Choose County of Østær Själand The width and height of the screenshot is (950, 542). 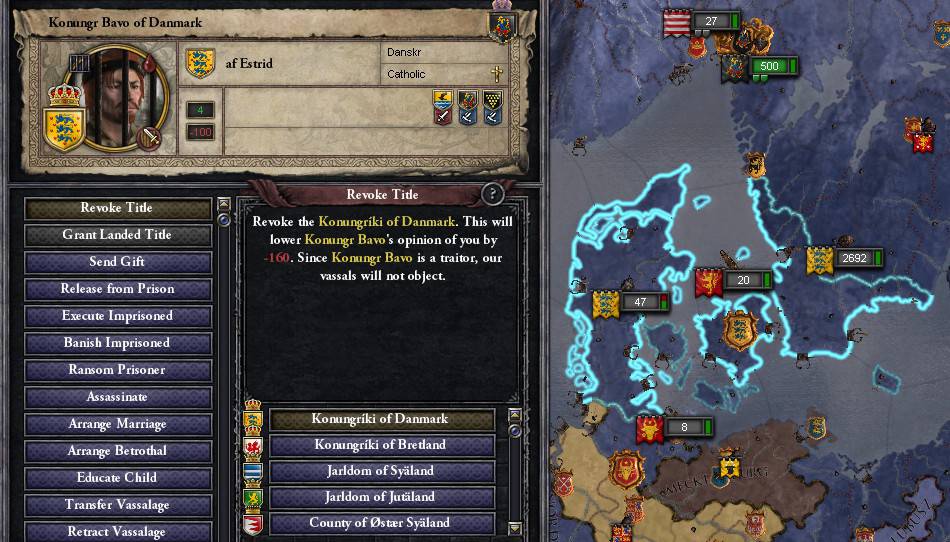click(381, 523)
